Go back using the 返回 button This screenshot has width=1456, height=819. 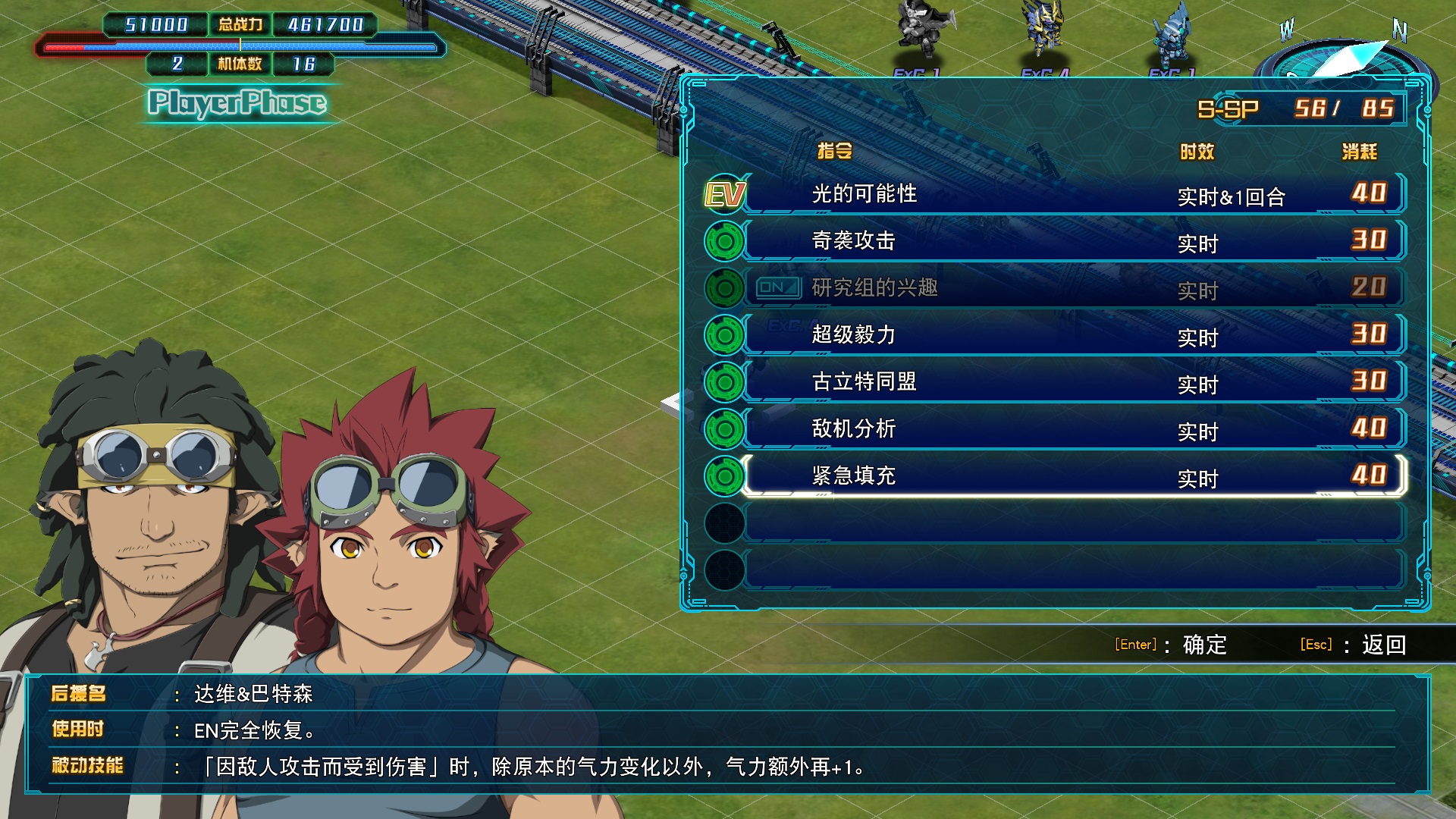click(x=1382, y=645)
